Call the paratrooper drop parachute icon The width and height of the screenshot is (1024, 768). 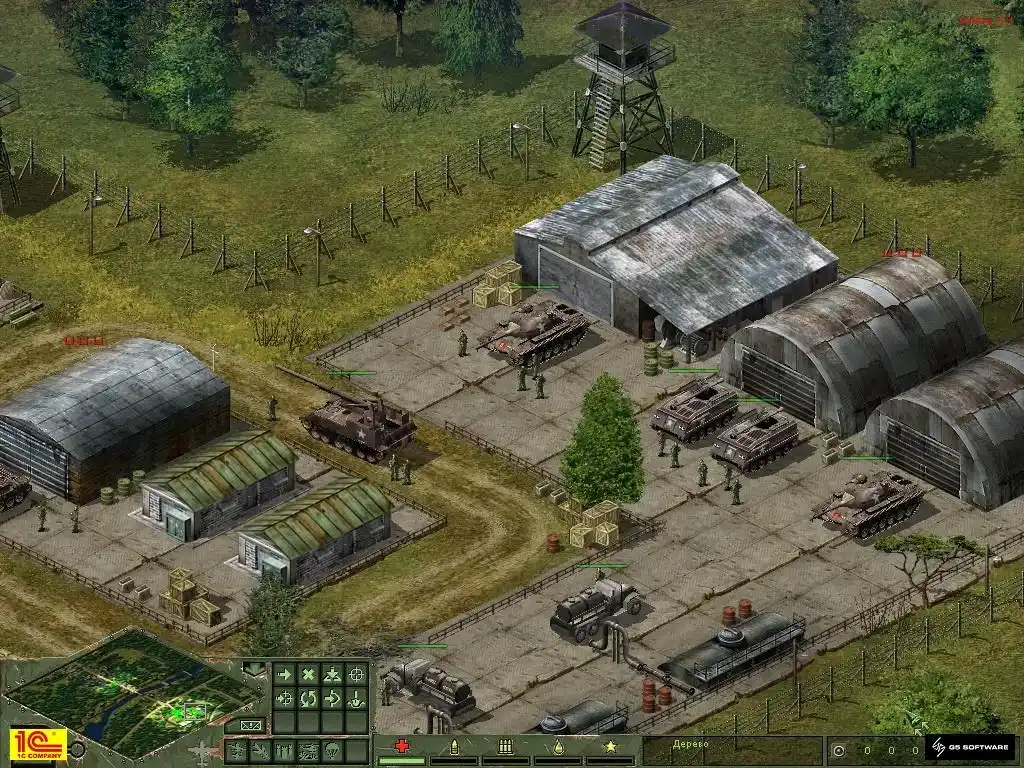click(x=333, y=750)
